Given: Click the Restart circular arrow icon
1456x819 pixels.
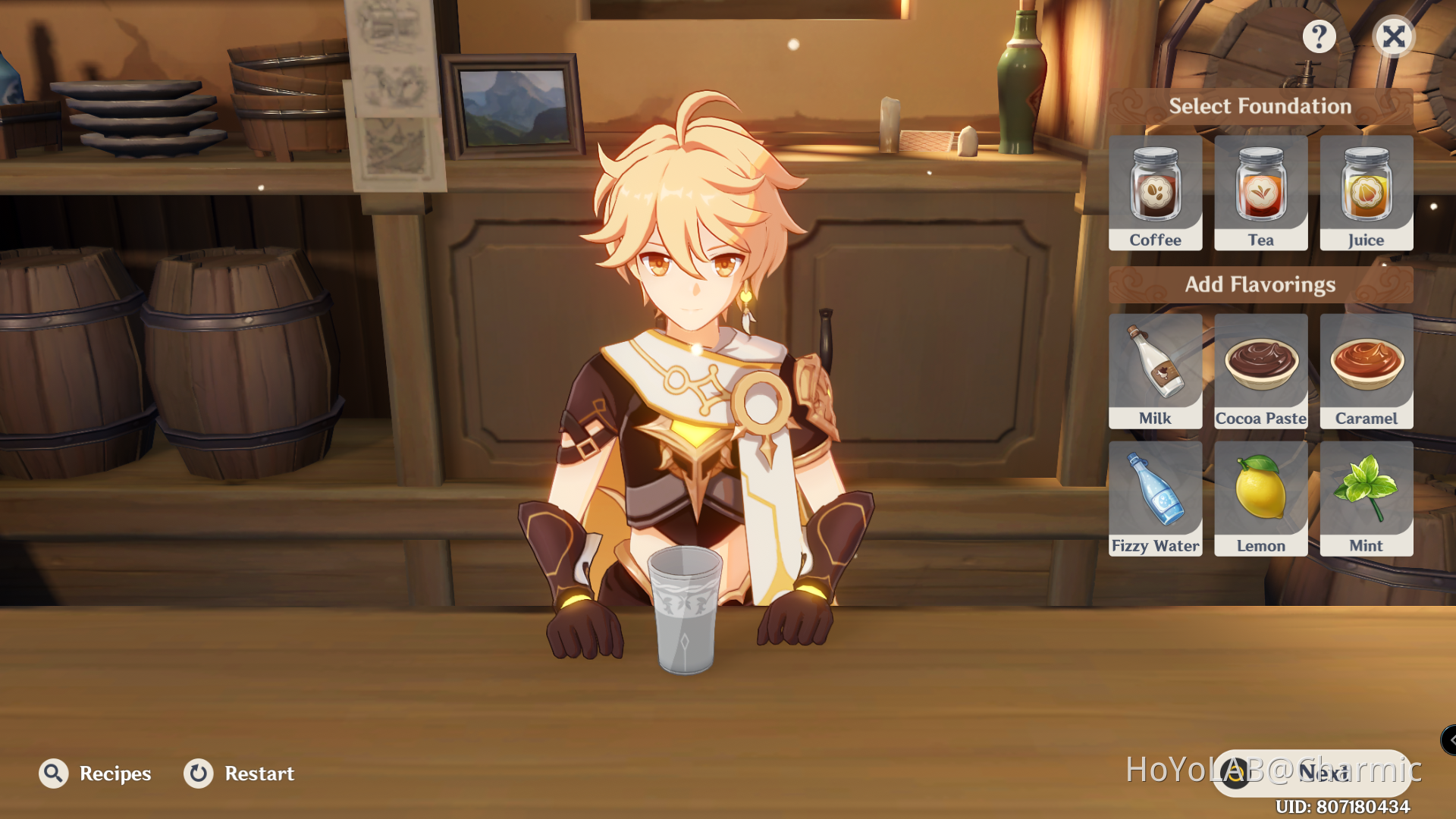Looking at the screenshot, I should (x=198, y=773).
